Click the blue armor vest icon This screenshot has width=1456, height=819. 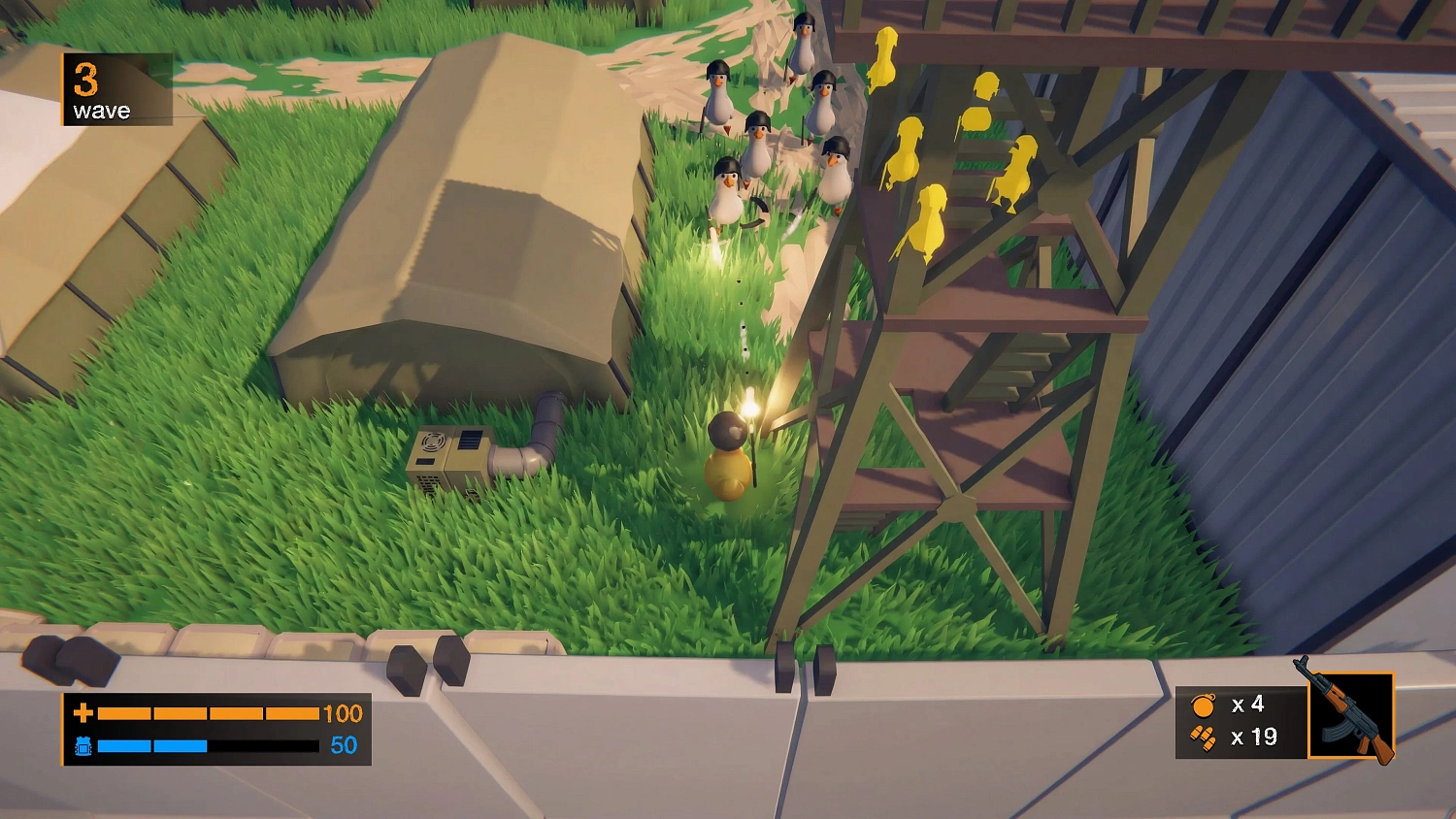point(85,747)
